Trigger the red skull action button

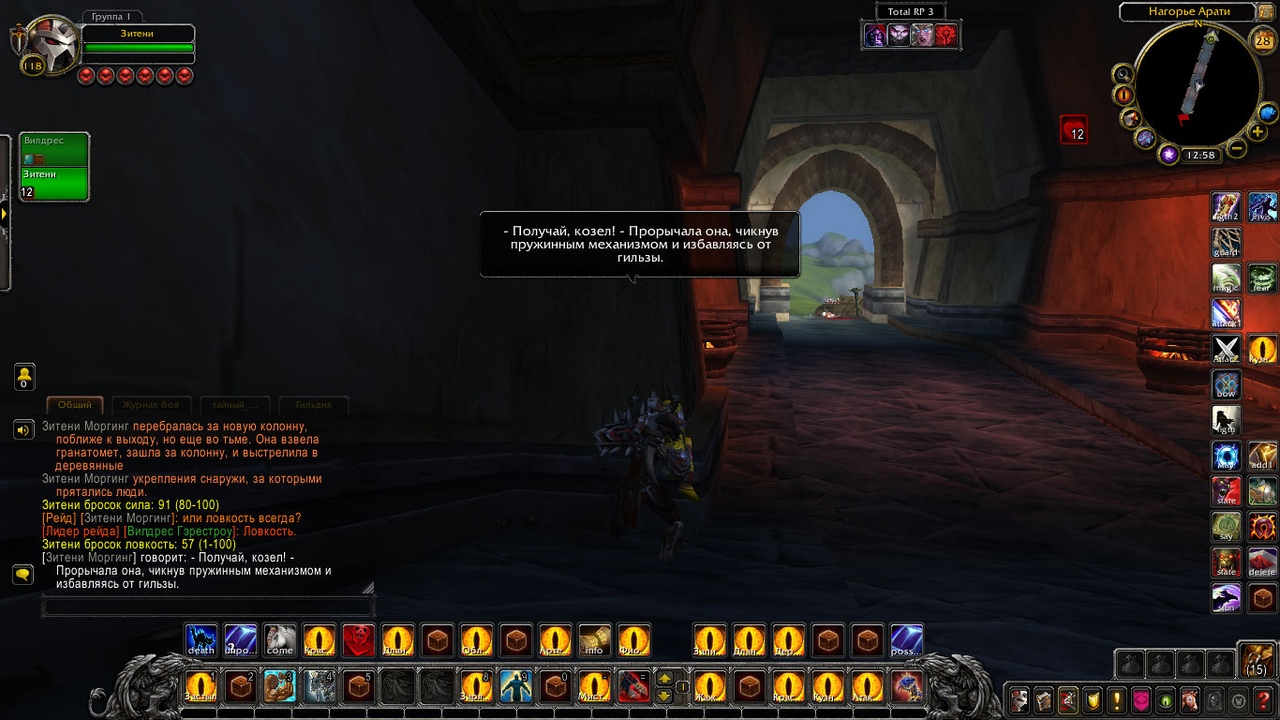click(x=359, y=640)
